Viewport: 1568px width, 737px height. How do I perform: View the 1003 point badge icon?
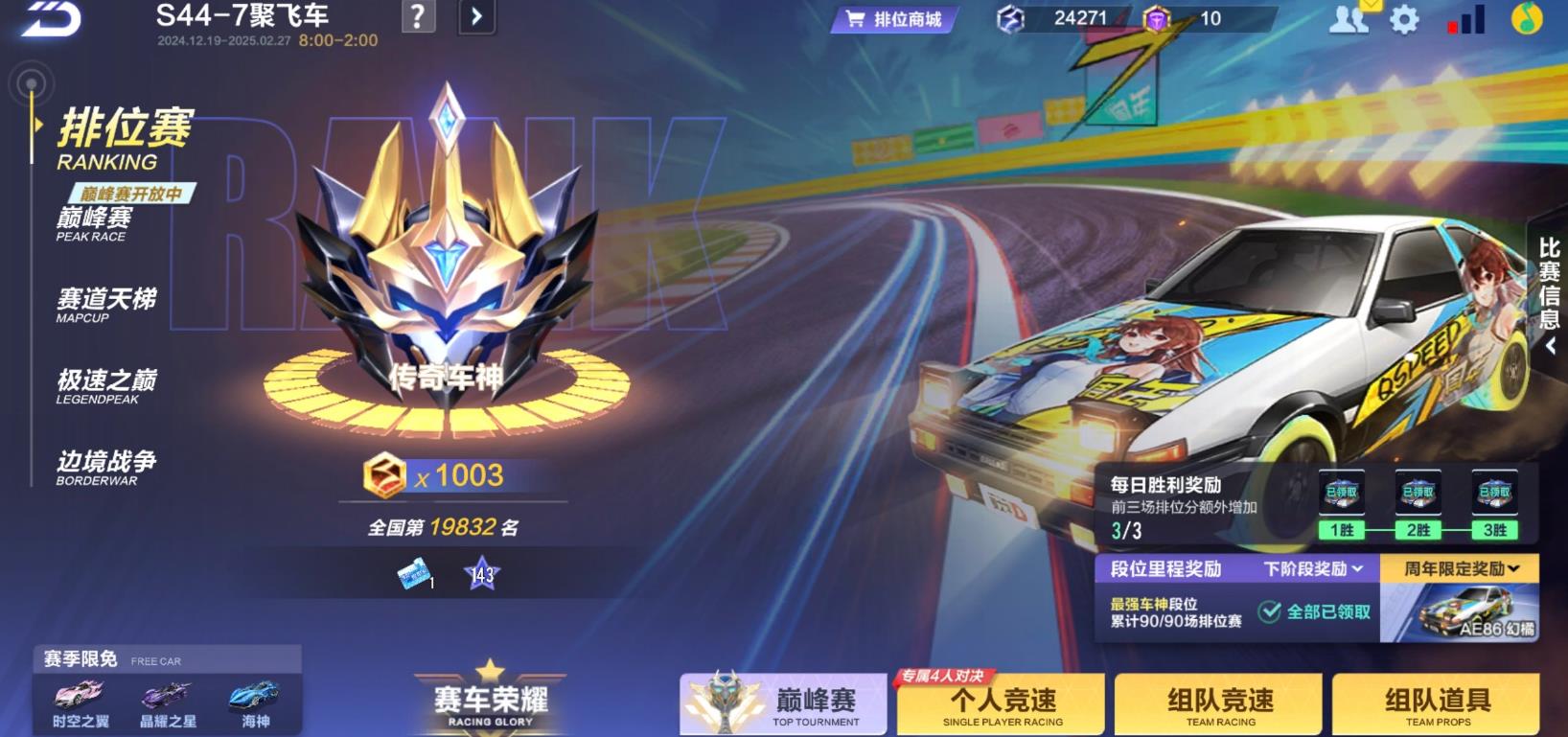click(382, 473)
